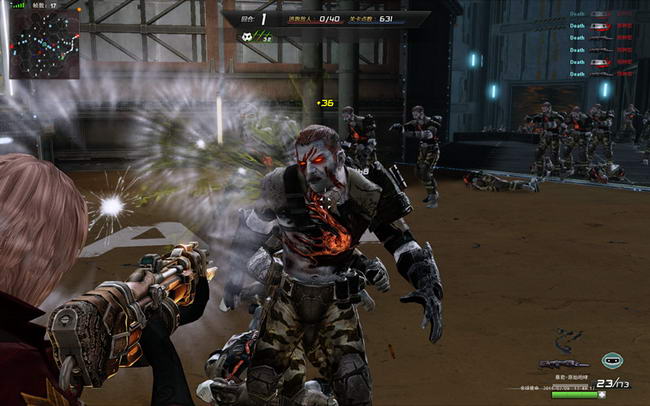Viewport: 650px width, 406px height.
Task: Select the equipped rifle weapon icon
Action: tap(563, 363)
